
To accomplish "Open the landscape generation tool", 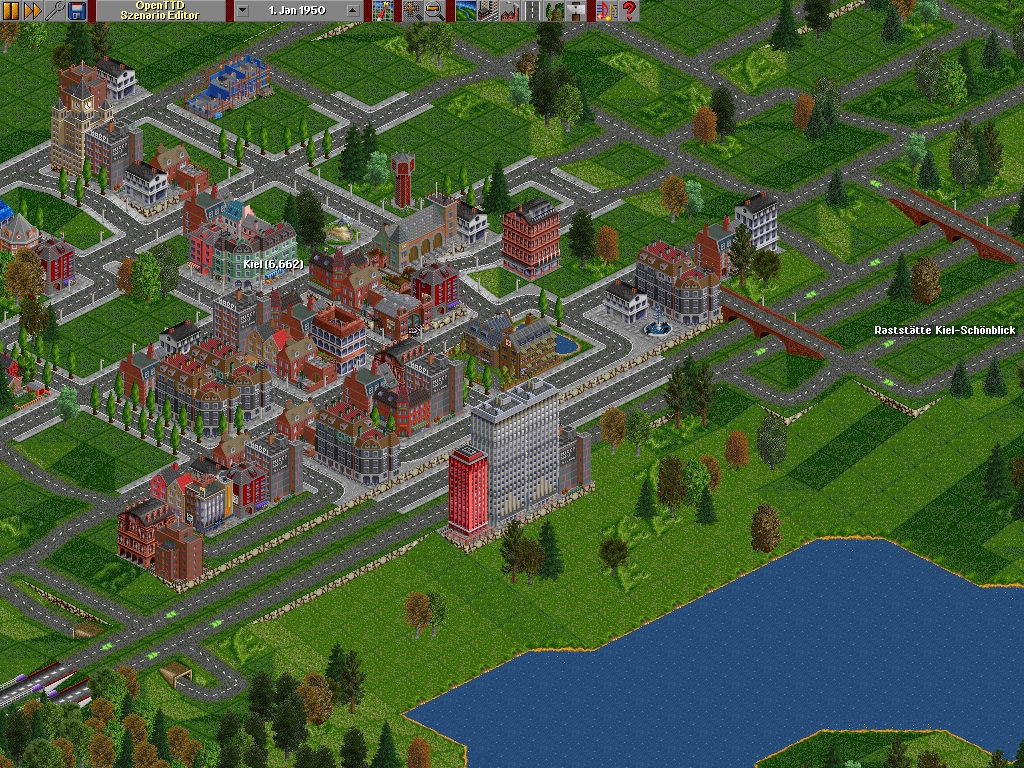I will pyautogui.click(x=466, y=11).
